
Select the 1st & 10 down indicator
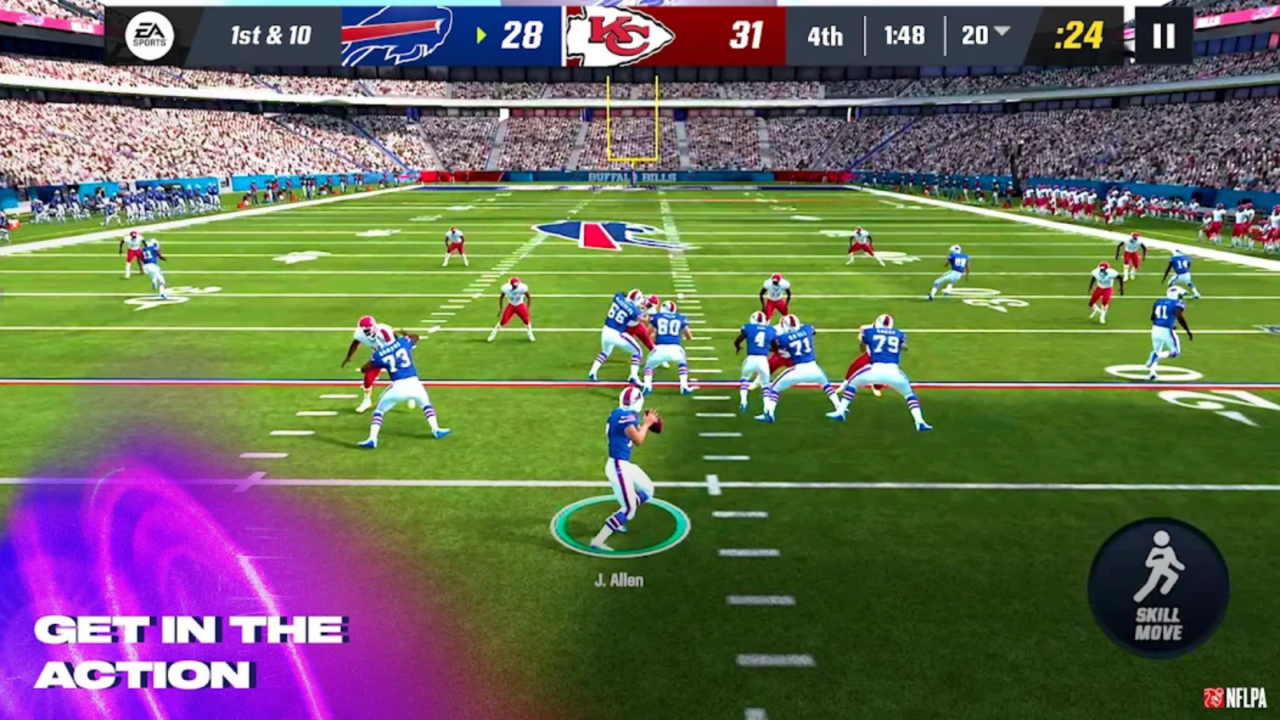click(270, 36)
